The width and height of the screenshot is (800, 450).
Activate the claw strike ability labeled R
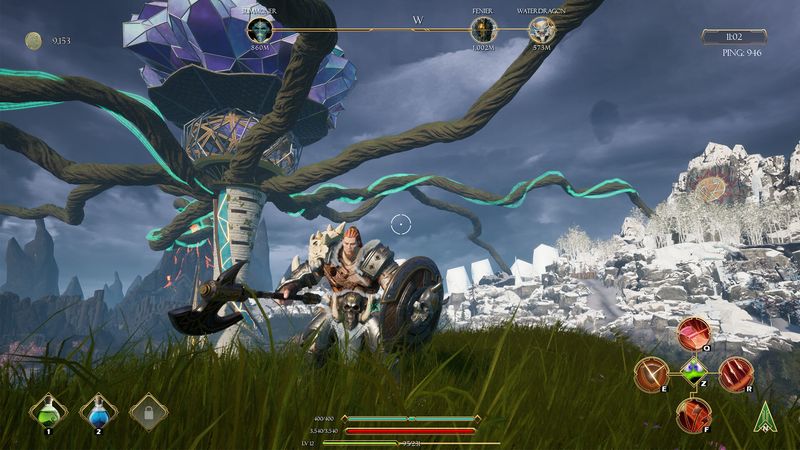(735, 374)
